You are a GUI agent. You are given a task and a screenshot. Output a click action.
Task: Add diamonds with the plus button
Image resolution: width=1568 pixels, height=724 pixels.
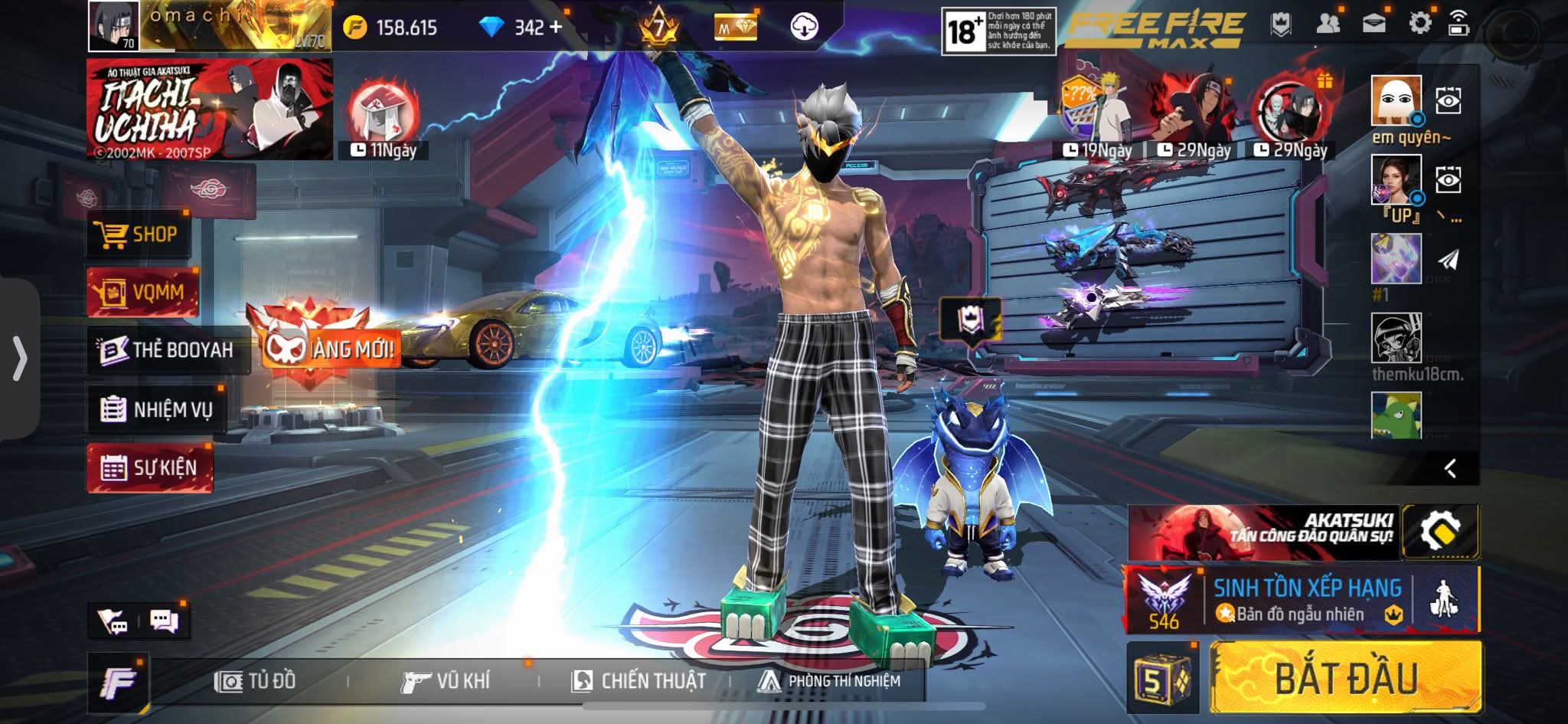tap(556, 28)
